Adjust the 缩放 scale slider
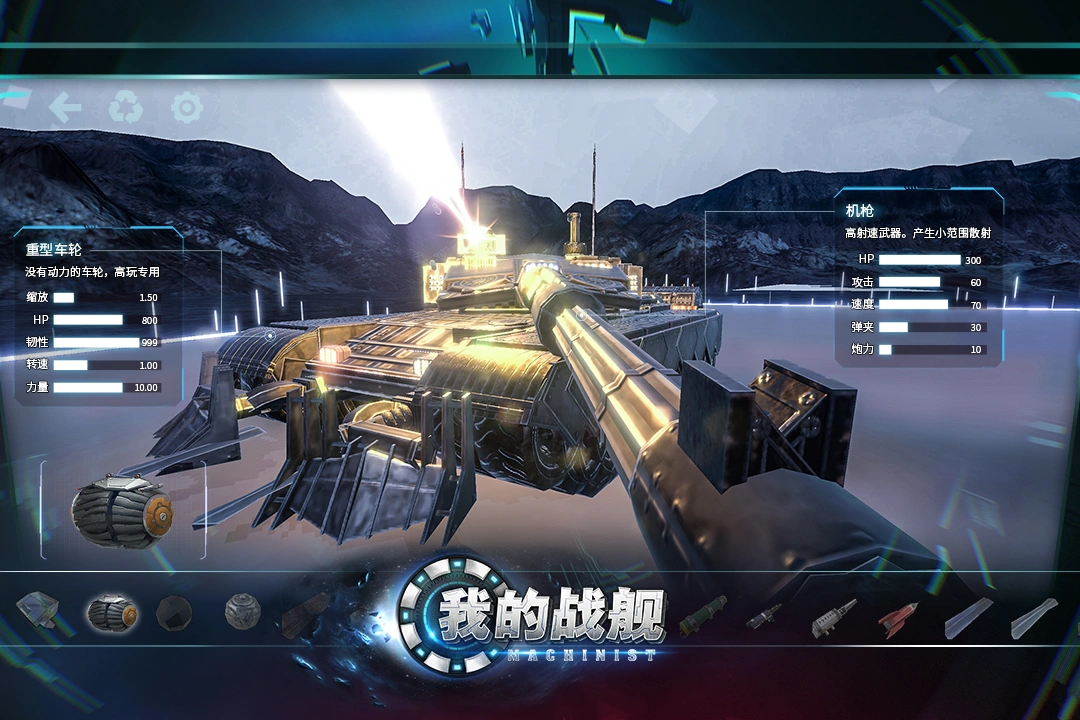 [96, 297]
